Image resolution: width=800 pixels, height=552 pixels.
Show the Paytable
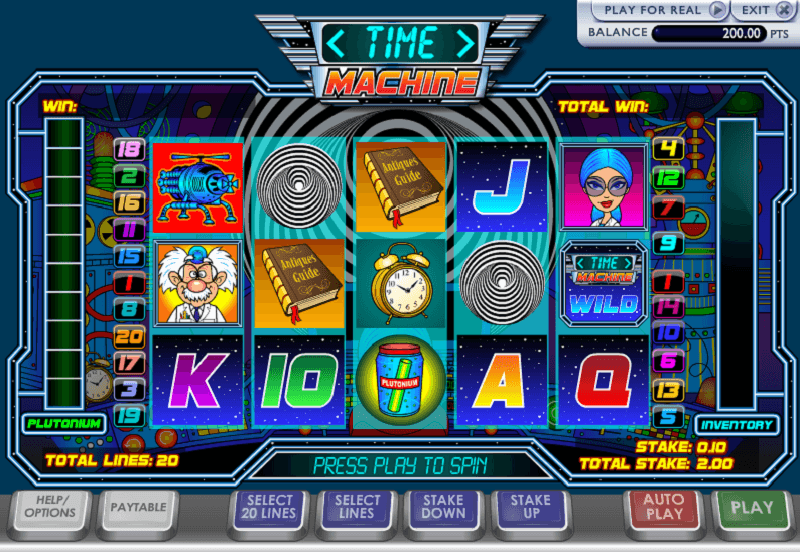pos(137,507)
